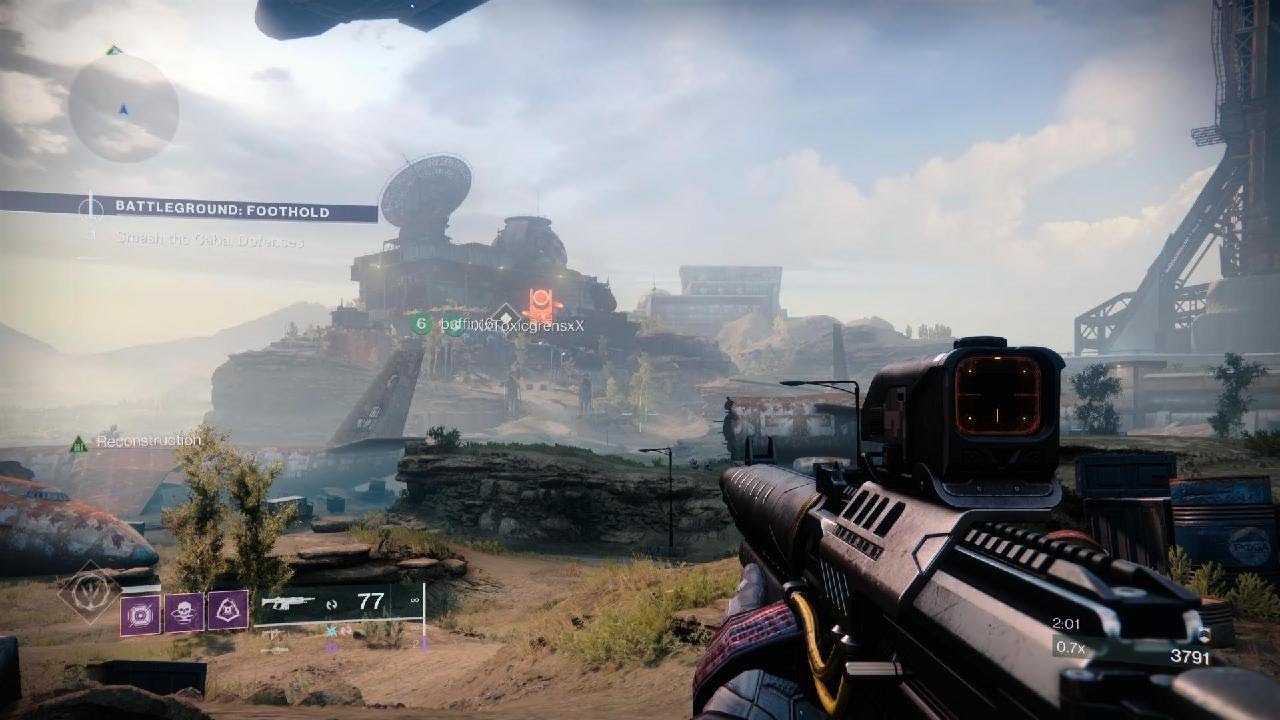
Task: Activate the Super ability diamond icon
Action: pyautogui.click(x=89, y=592)
